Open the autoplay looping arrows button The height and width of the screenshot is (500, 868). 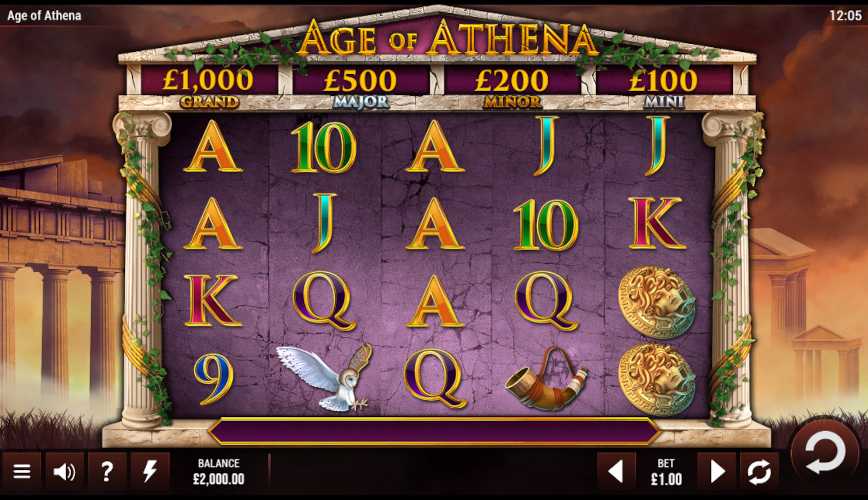pyautogui.click(x=759, y=471)
